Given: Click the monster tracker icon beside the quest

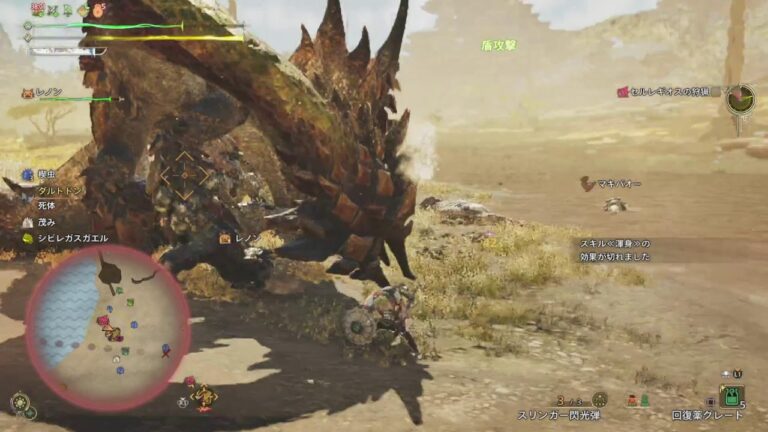Looking at the screenshot, I should 740,98.
